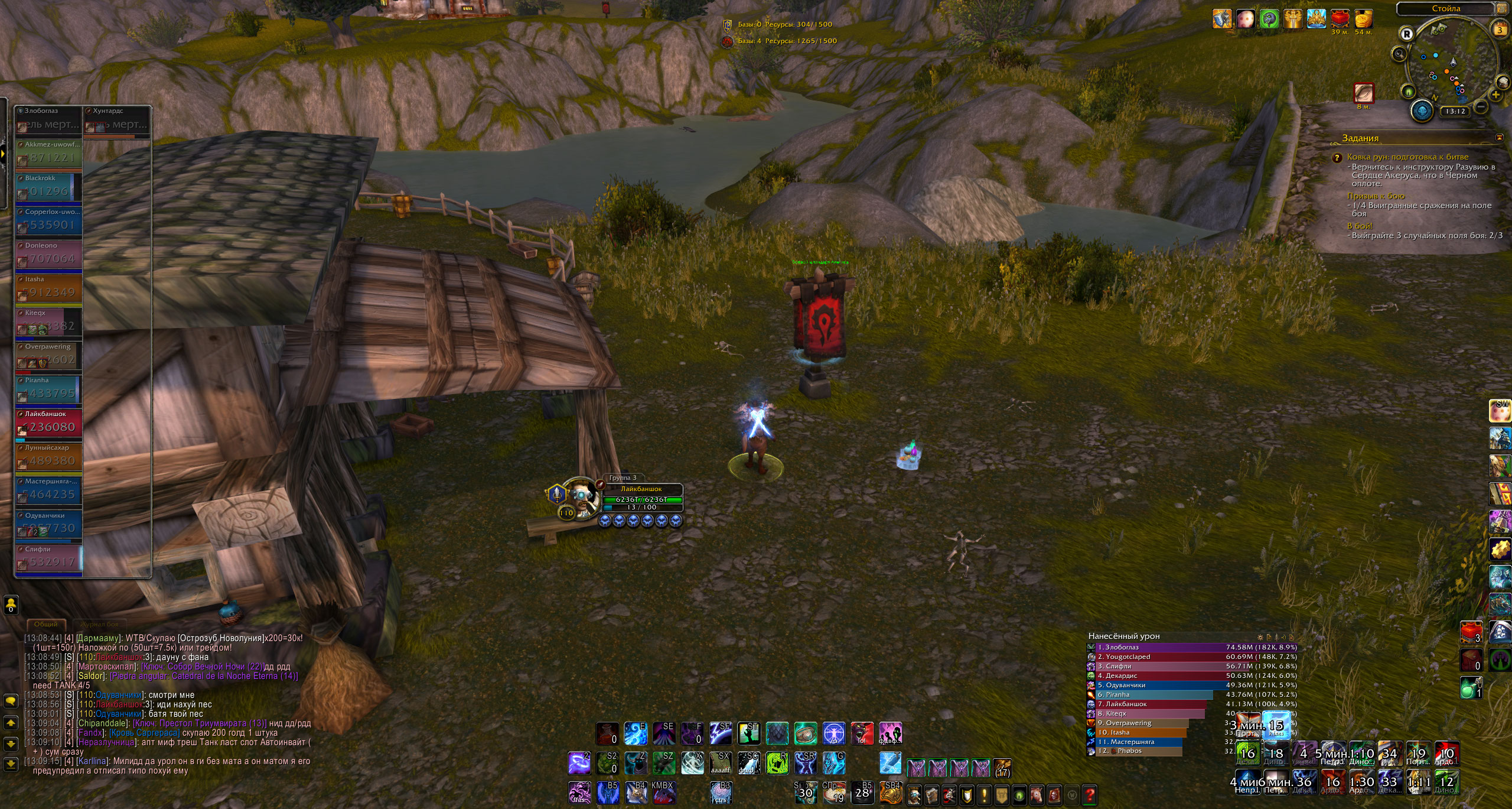
Task: Open the red question mark help button
Action: point(1090,795)
